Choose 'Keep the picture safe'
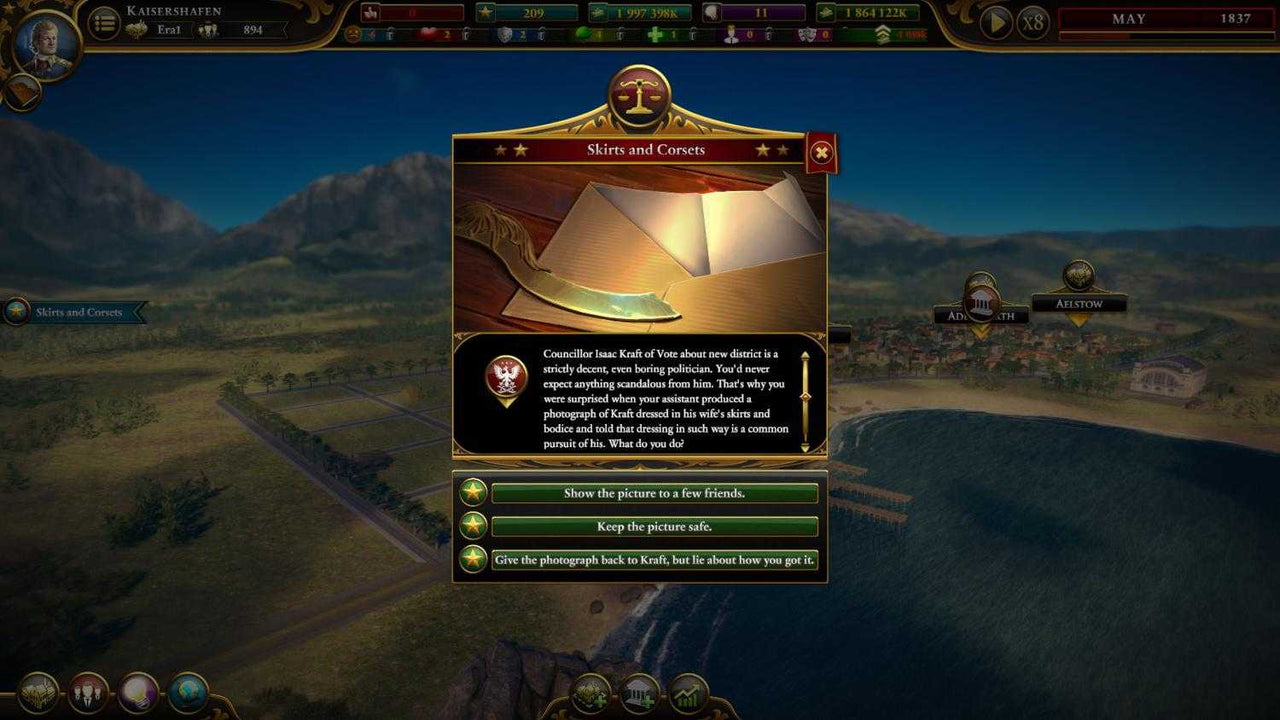This screenshot has width=1280, height=720. (649, 526)
